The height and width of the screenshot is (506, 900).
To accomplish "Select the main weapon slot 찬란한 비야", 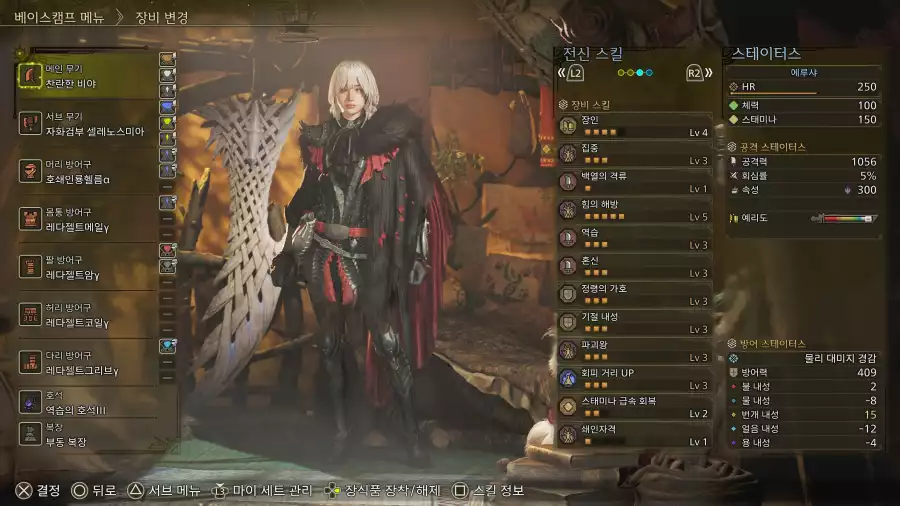I will click(88, 76).
